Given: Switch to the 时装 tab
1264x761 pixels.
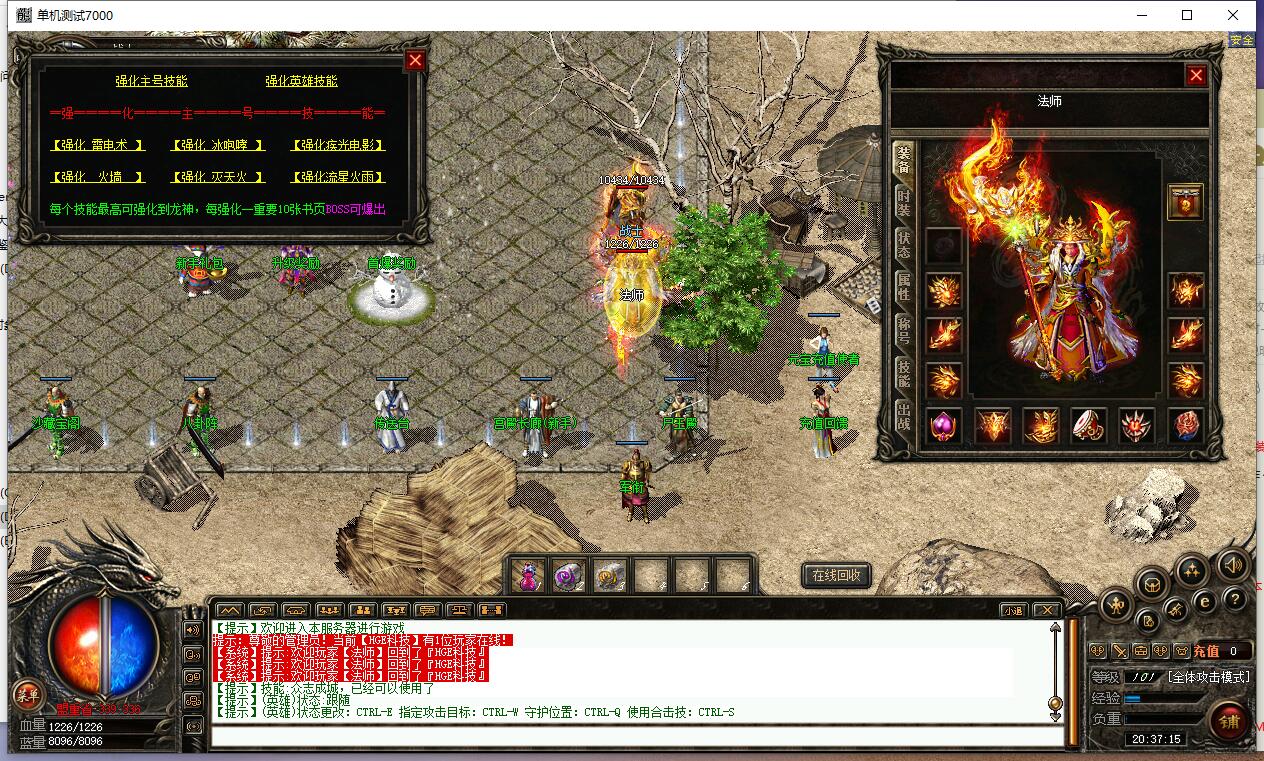Looking at the screenshot, I should pos(904,201).
